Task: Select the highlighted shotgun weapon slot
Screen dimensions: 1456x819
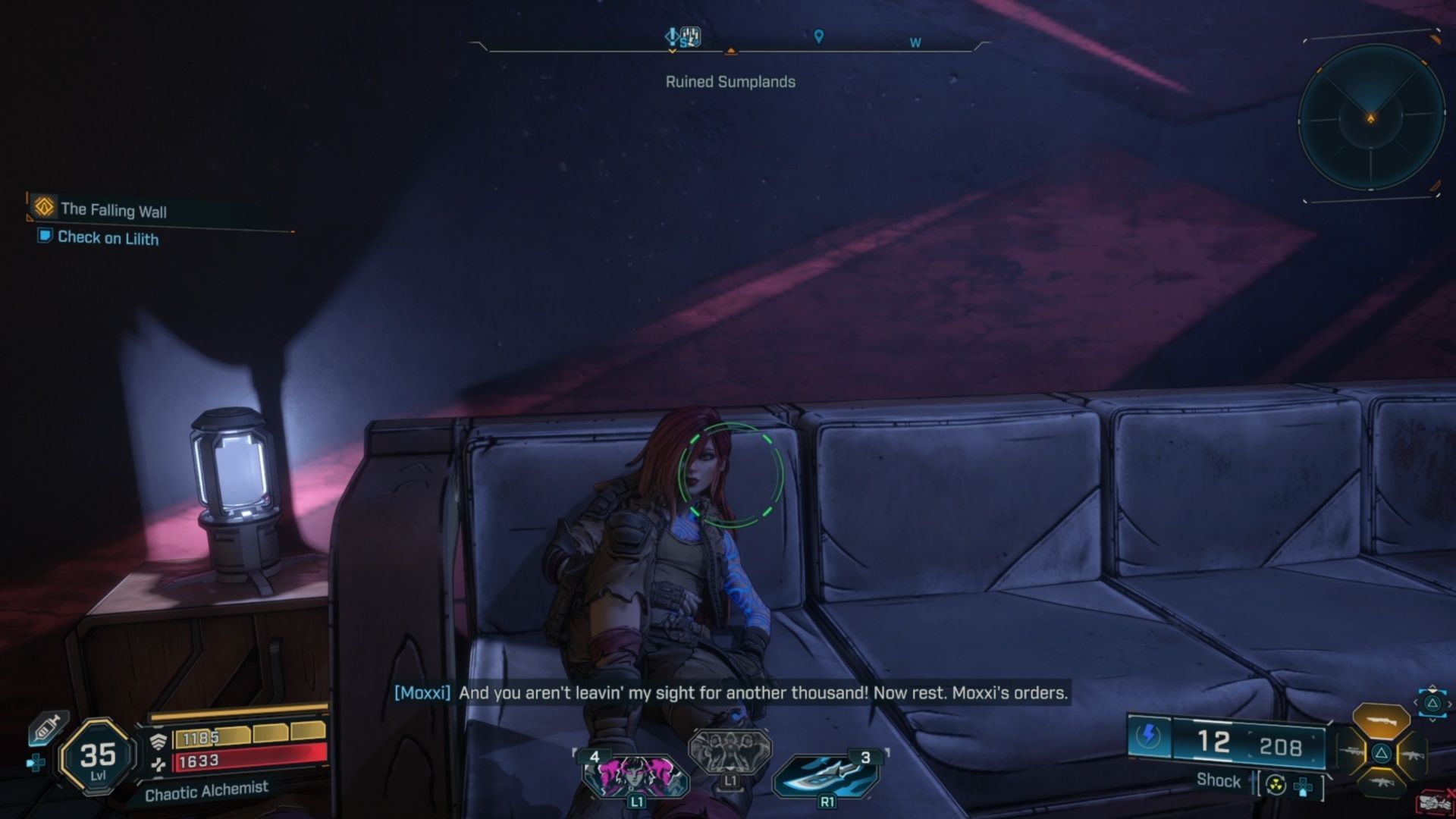Action: coord(1381,721)
